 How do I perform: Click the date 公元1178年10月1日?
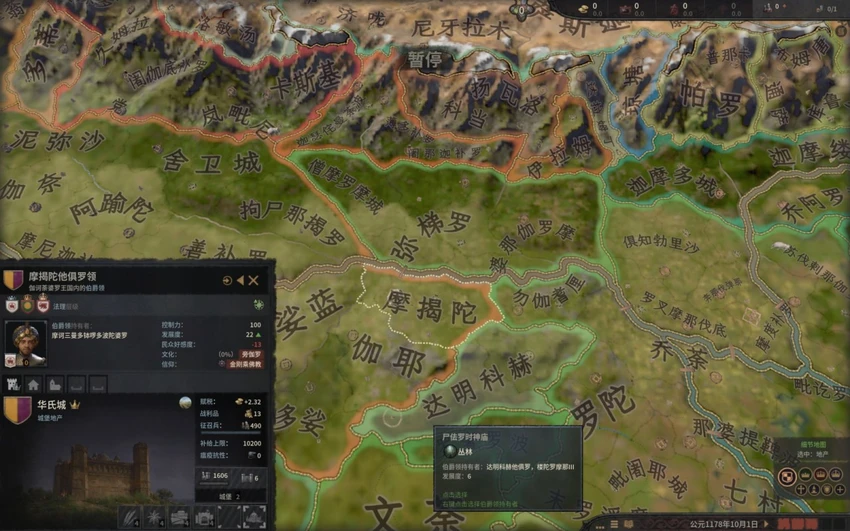tap(724, 523)
